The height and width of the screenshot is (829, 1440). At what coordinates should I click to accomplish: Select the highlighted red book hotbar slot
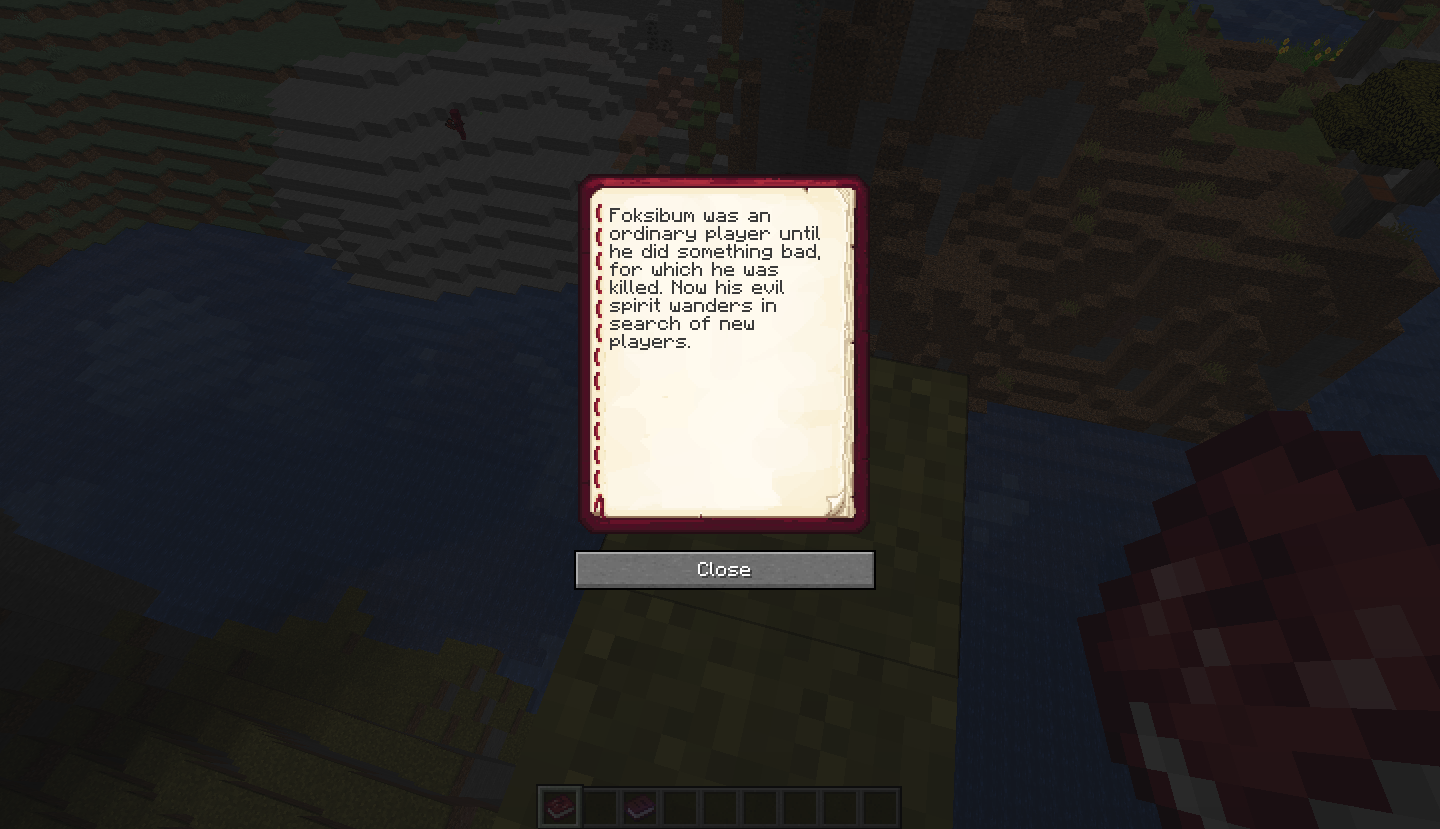click(x=559, y=806)
